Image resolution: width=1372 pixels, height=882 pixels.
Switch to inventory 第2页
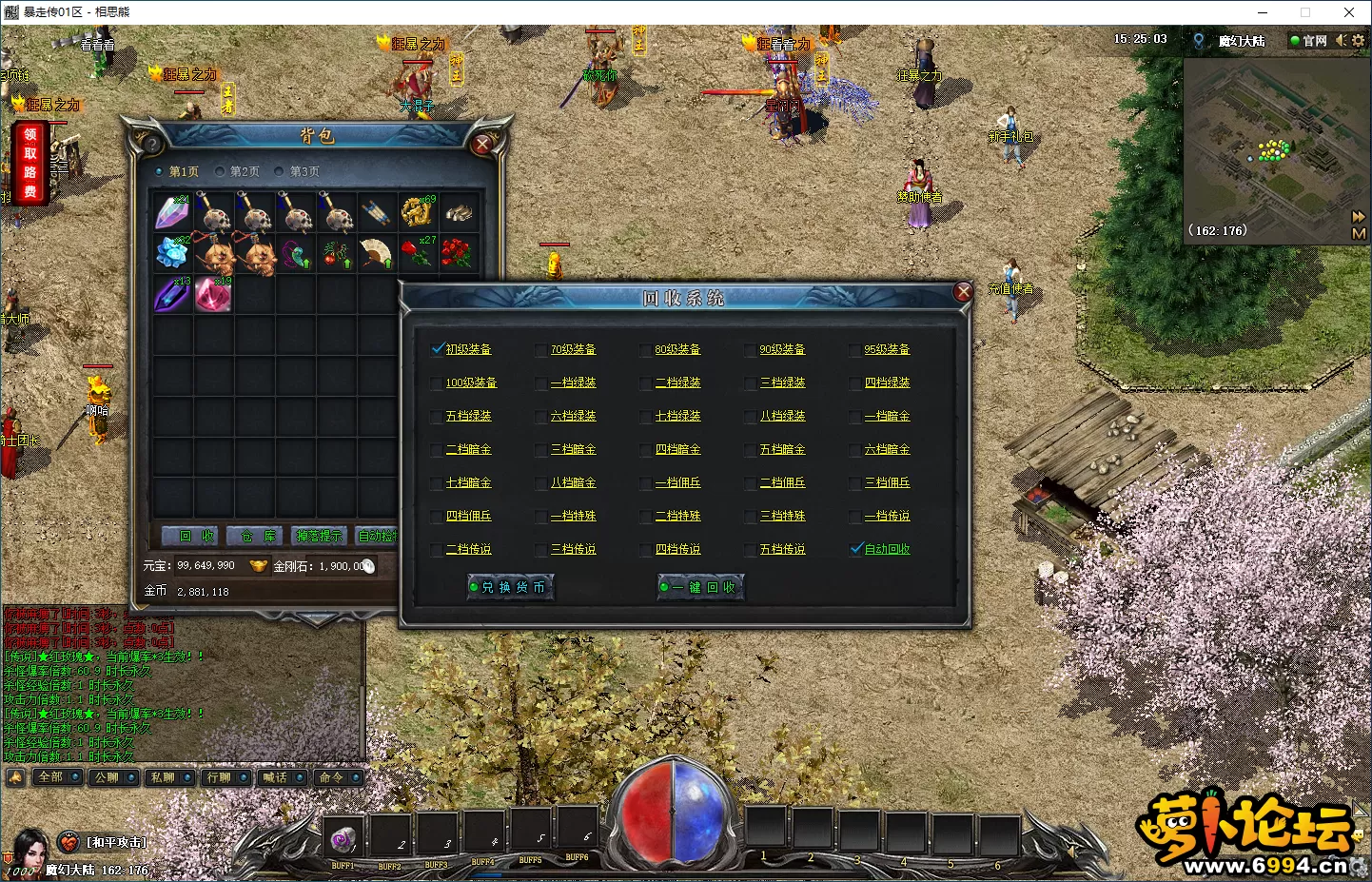(x=238, y=172)
